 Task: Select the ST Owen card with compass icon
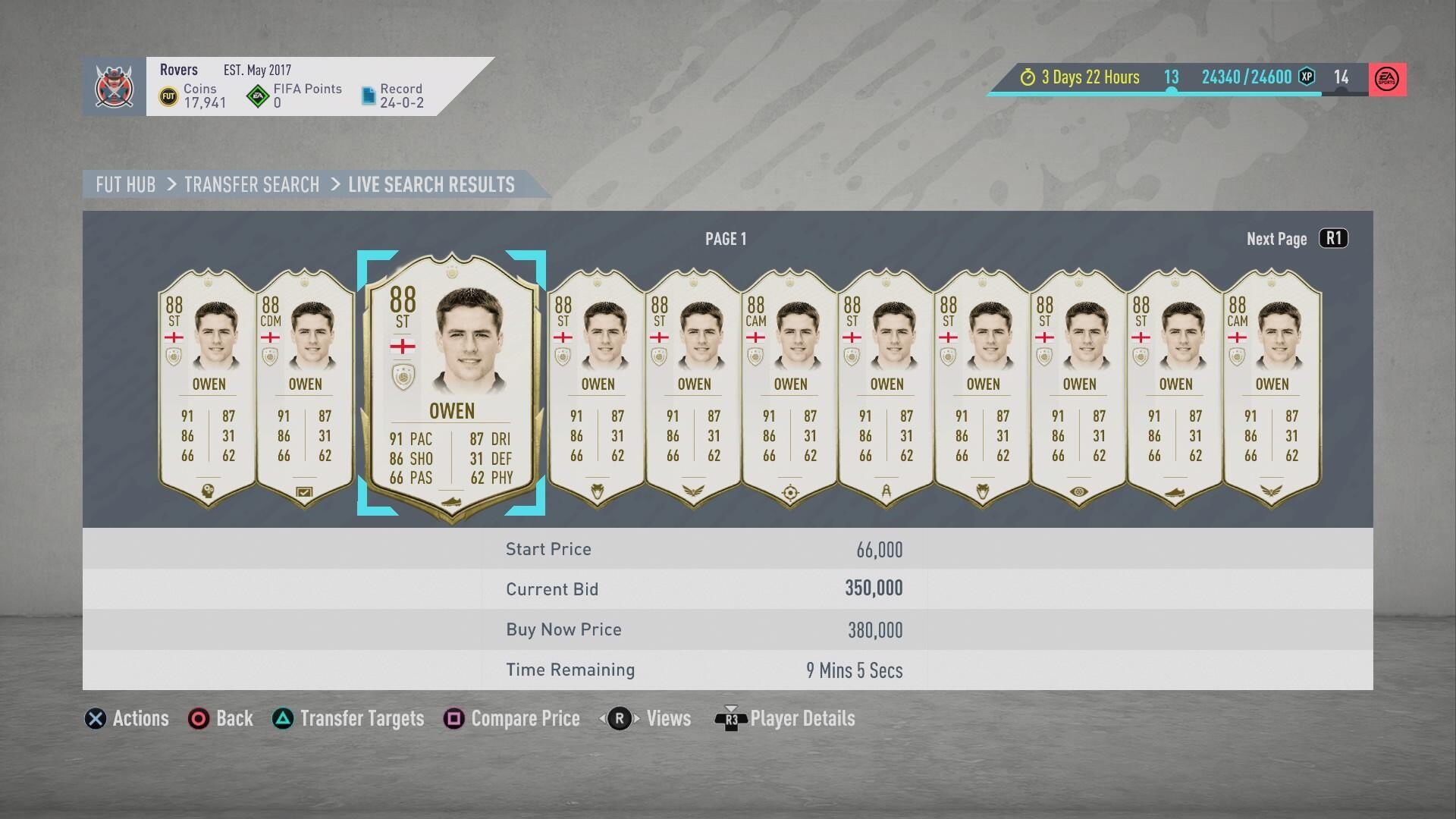886,387
